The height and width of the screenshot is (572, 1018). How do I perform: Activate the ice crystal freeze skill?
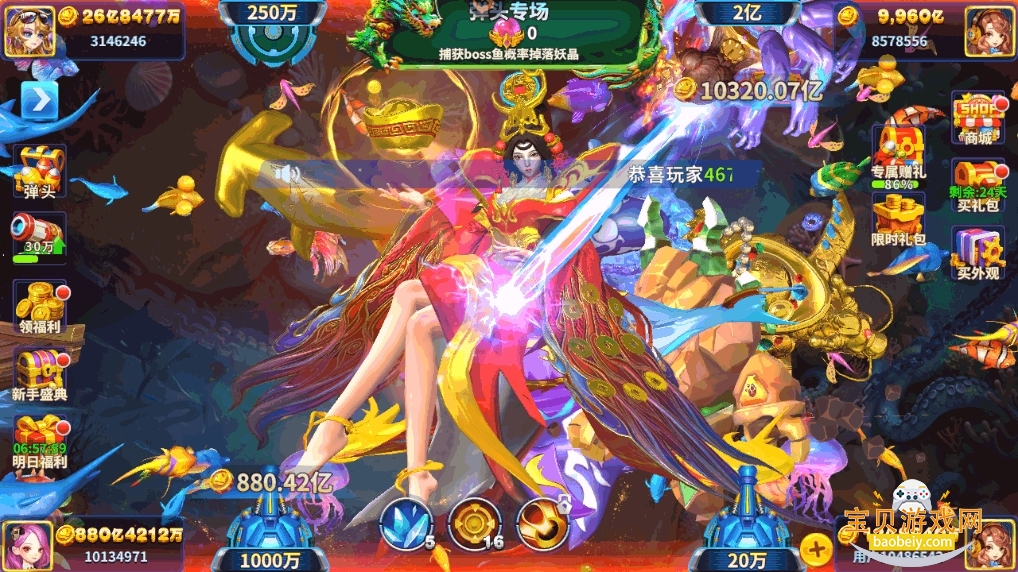click(406, 522)
